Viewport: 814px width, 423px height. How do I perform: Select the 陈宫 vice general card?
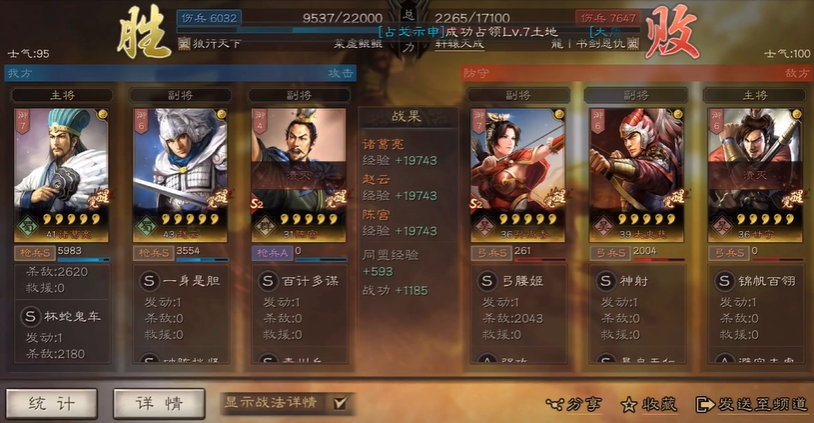[x=299, y=172]
